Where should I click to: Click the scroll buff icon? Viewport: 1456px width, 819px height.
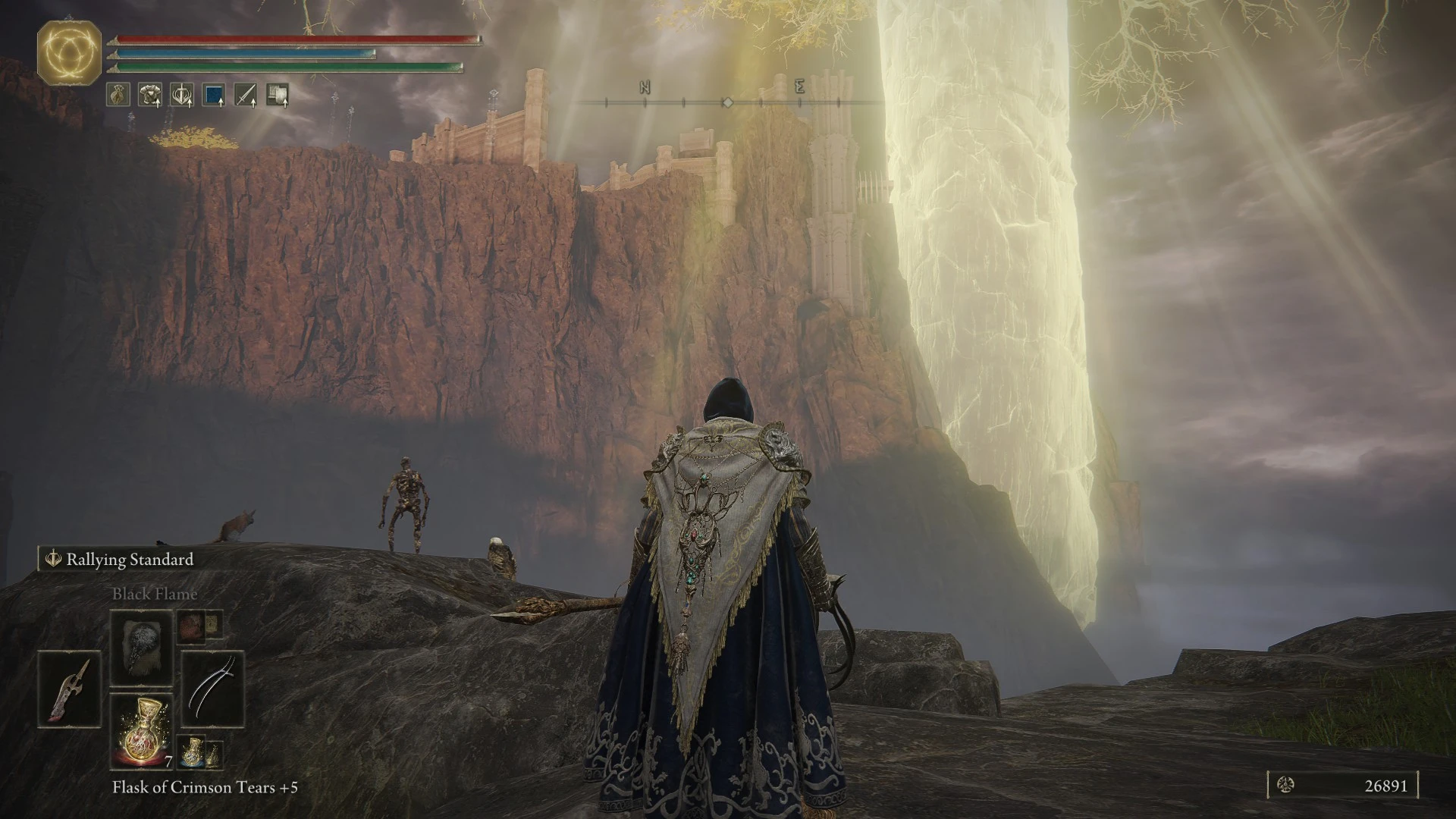(x=278, y=95)
